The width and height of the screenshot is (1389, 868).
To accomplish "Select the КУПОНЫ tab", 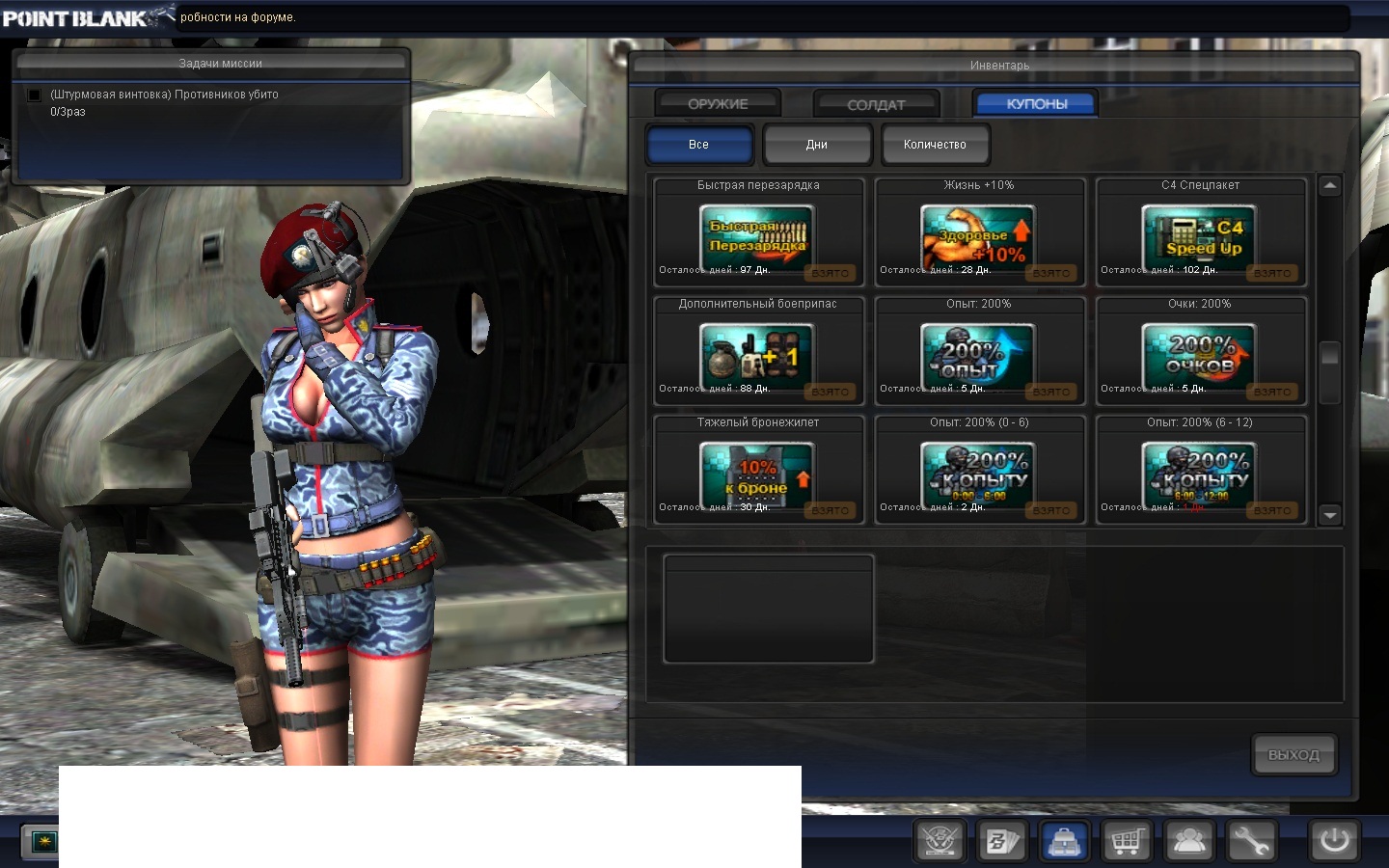I will (1036, 103).
